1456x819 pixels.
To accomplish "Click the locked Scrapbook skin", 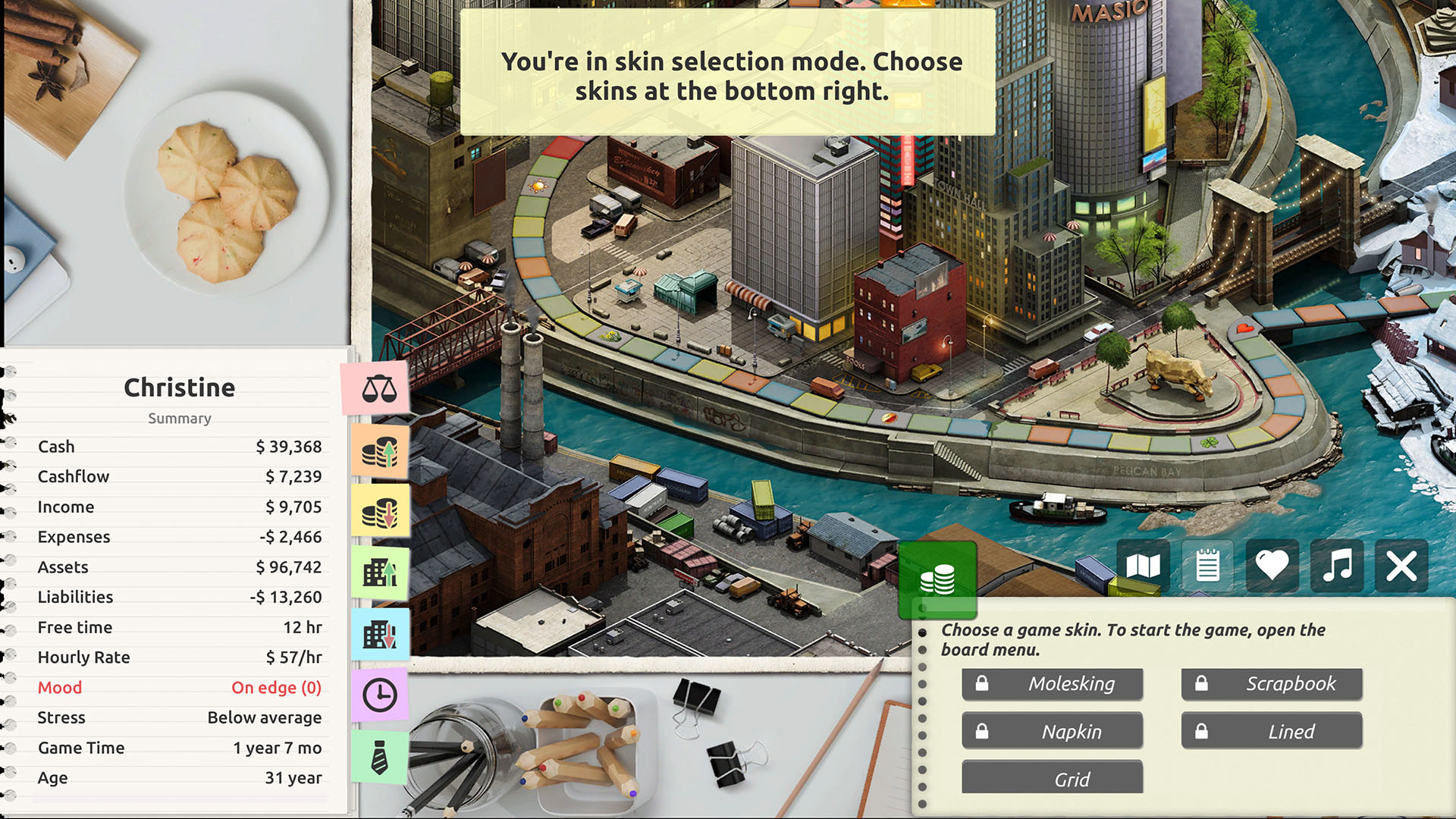I will [1272, 683].
